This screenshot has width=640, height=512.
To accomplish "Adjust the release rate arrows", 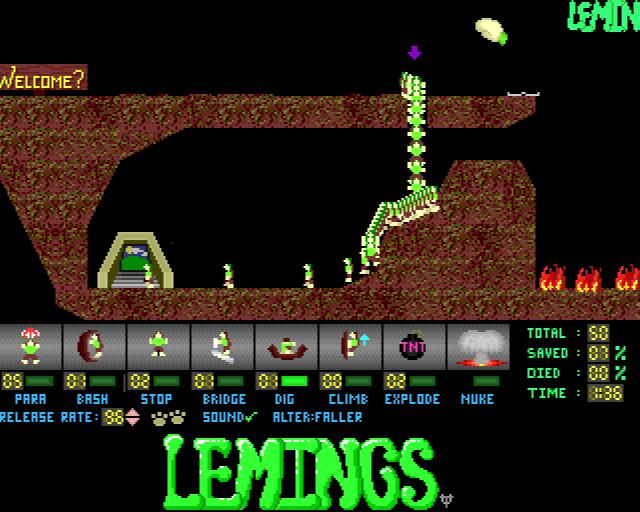I will (x=132, y=417).
